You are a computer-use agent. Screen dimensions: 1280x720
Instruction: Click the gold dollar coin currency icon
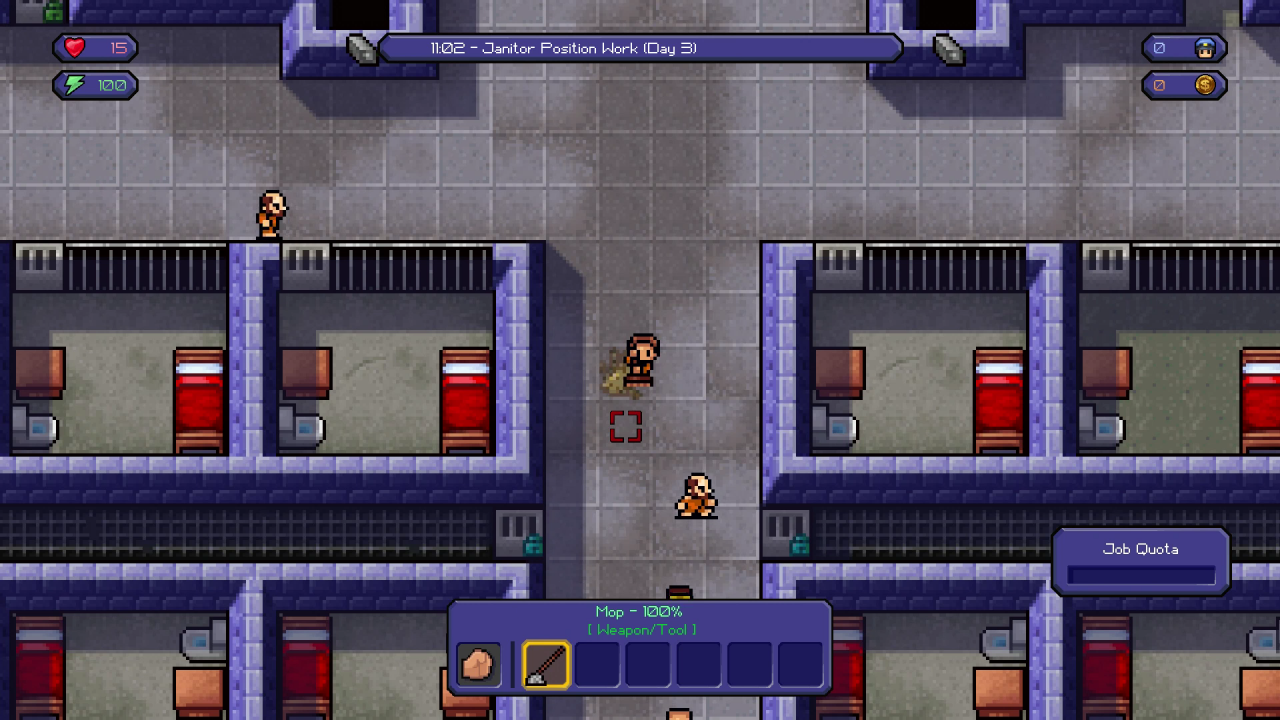[x=1204, y=85]
